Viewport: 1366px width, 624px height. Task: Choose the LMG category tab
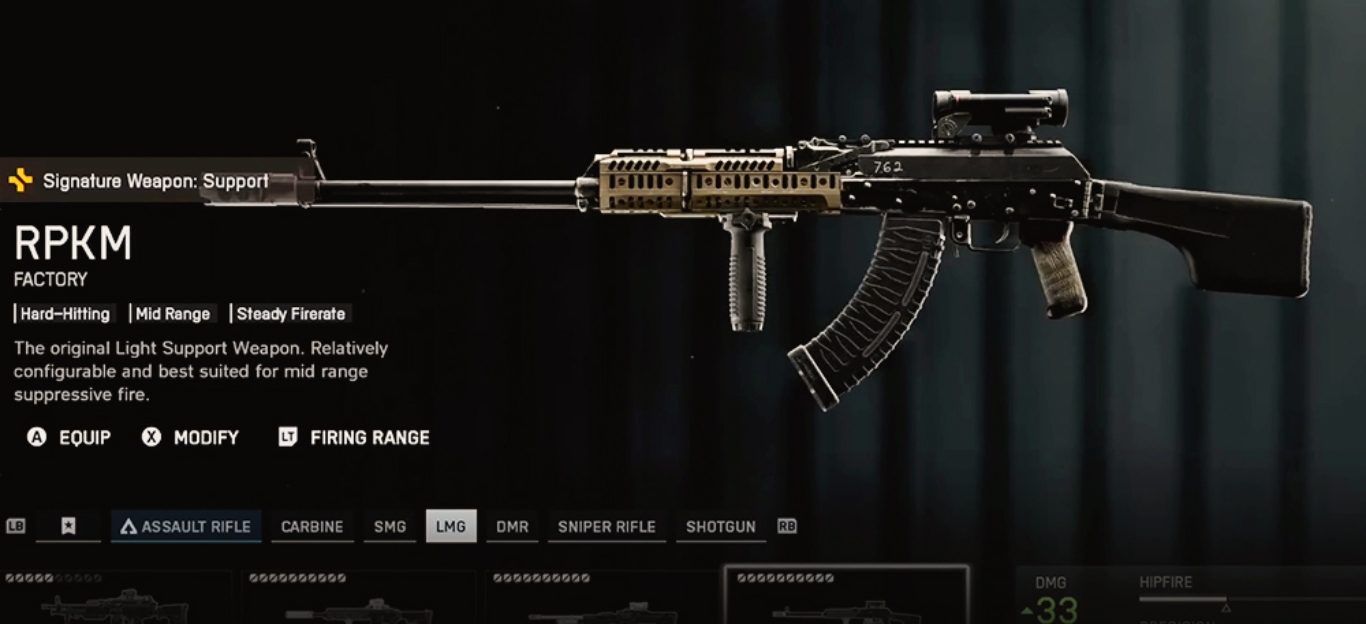pyautogui.click(x=451, y=526)
